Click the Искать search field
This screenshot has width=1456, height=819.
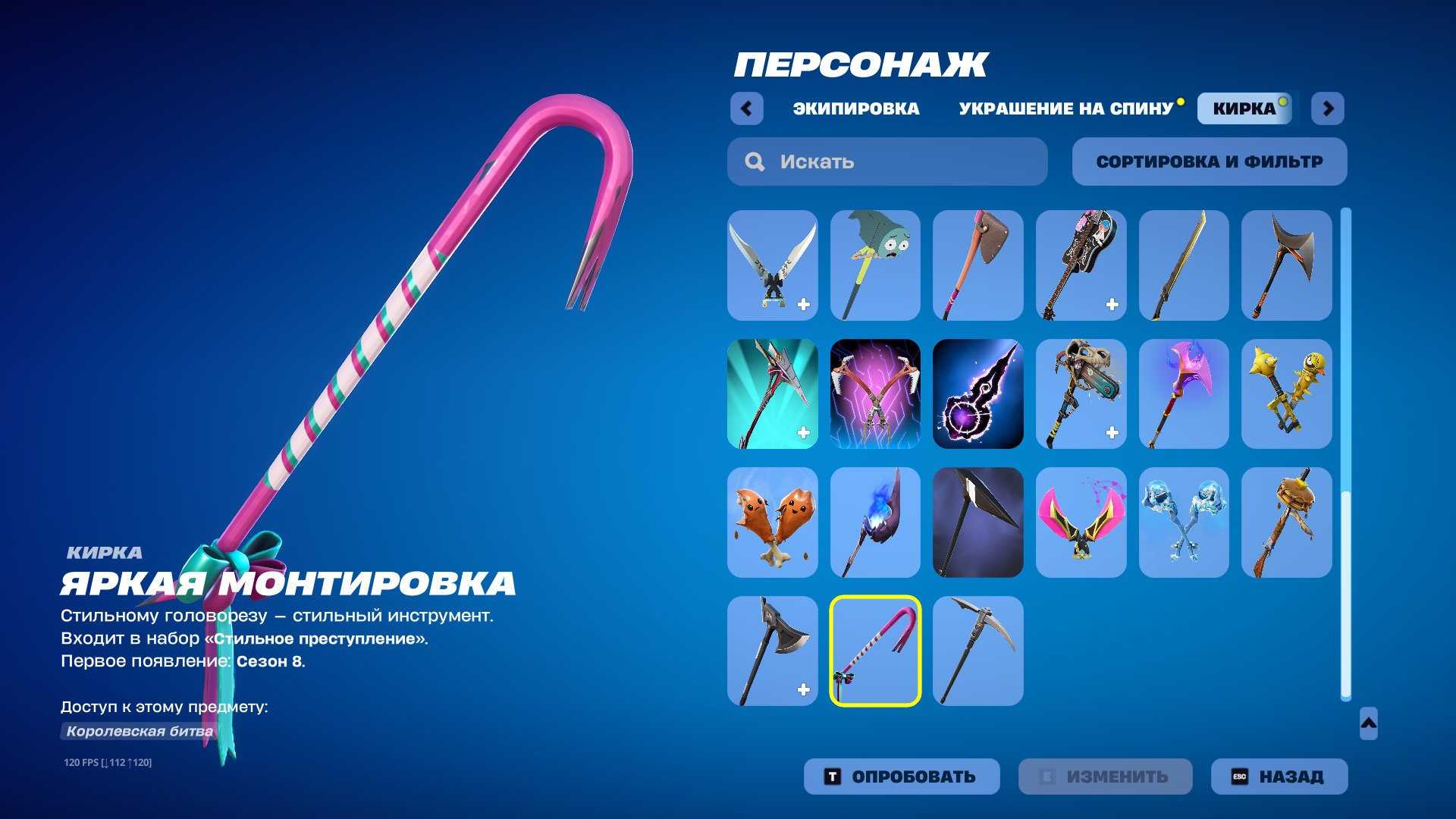coord(886,161)
